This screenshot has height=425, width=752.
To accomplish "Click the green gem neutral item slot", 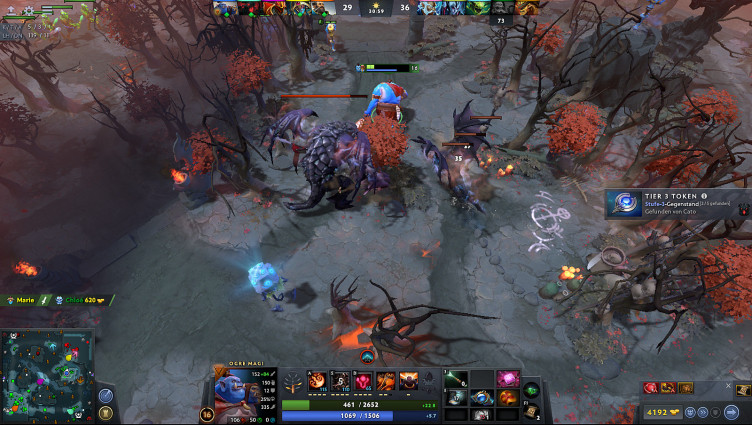I will (531, 389).
